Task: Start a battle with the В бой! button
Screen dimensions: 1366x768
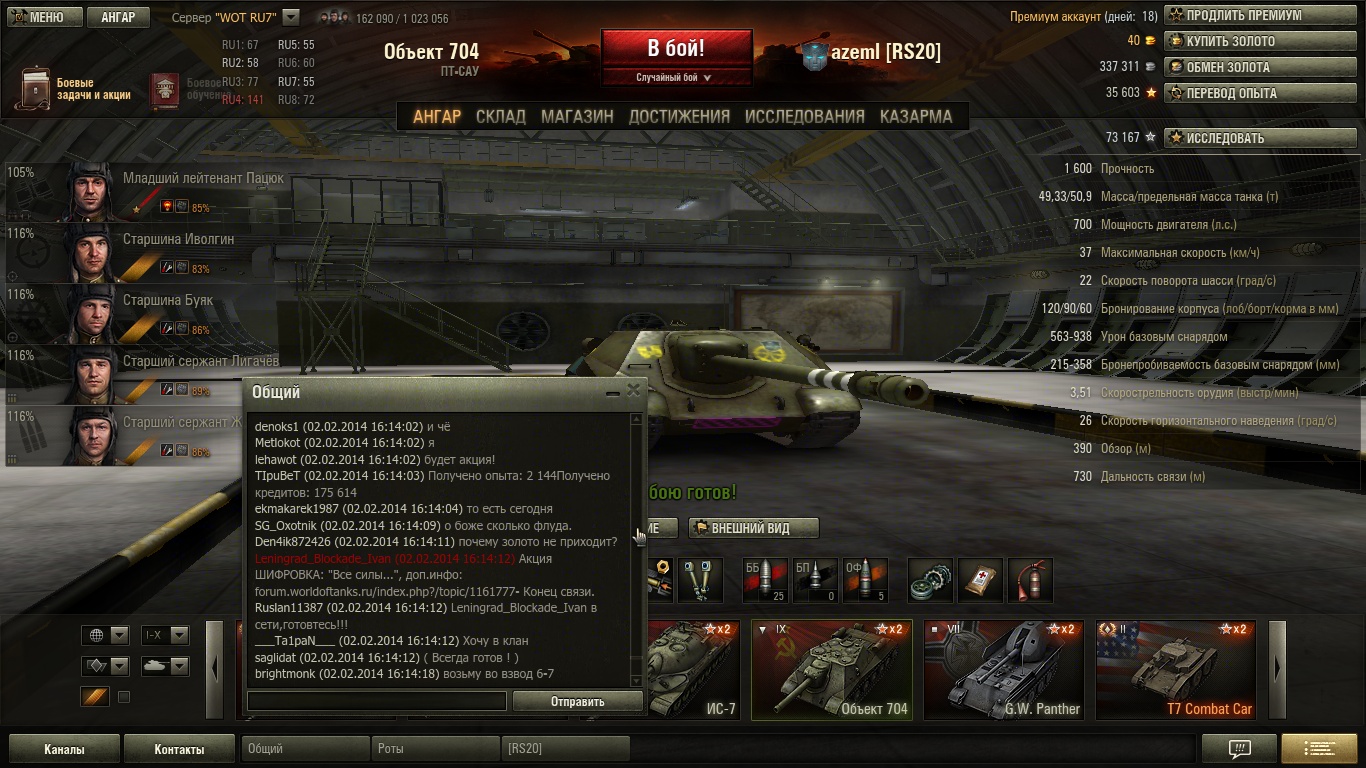Action: [x=676, y=48]
